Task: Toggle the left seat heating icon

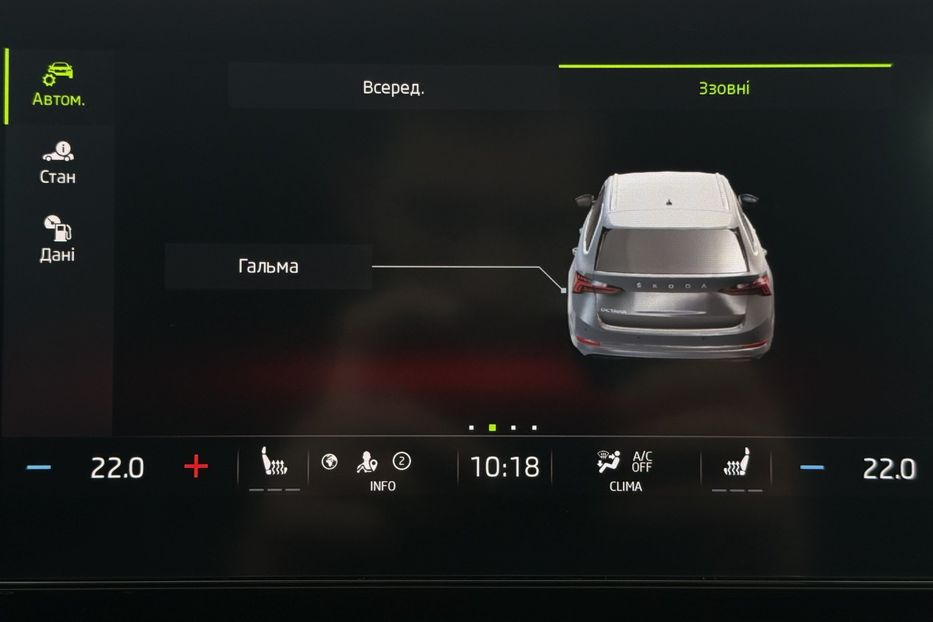Action: (x=273, y=466)
